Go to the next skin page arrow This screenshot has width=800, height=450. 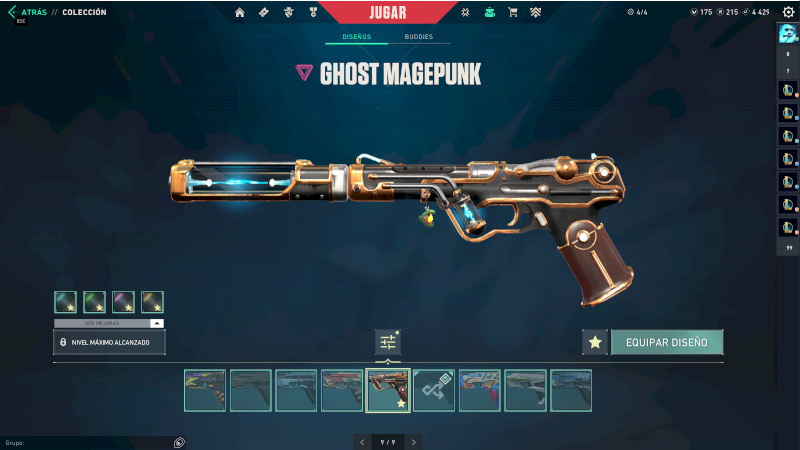(414, 441)
